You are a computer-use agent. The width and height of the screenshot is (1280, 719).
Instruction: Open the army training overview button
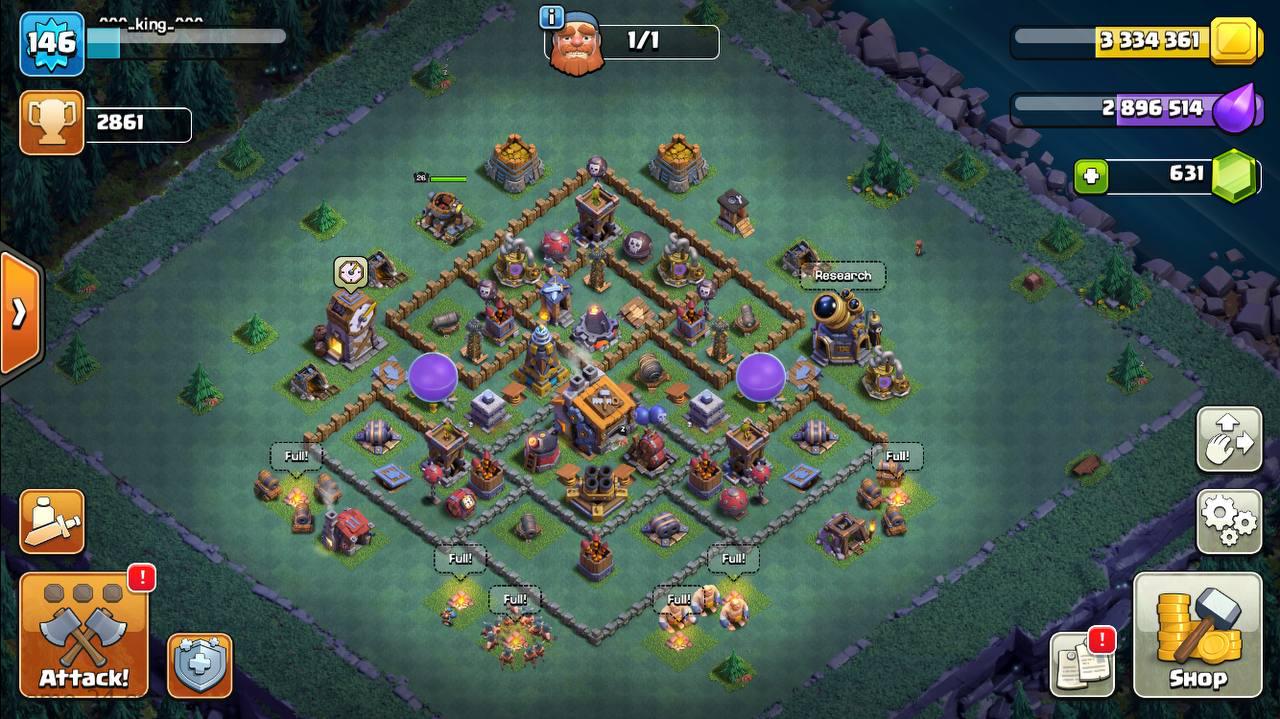(52, 521)
